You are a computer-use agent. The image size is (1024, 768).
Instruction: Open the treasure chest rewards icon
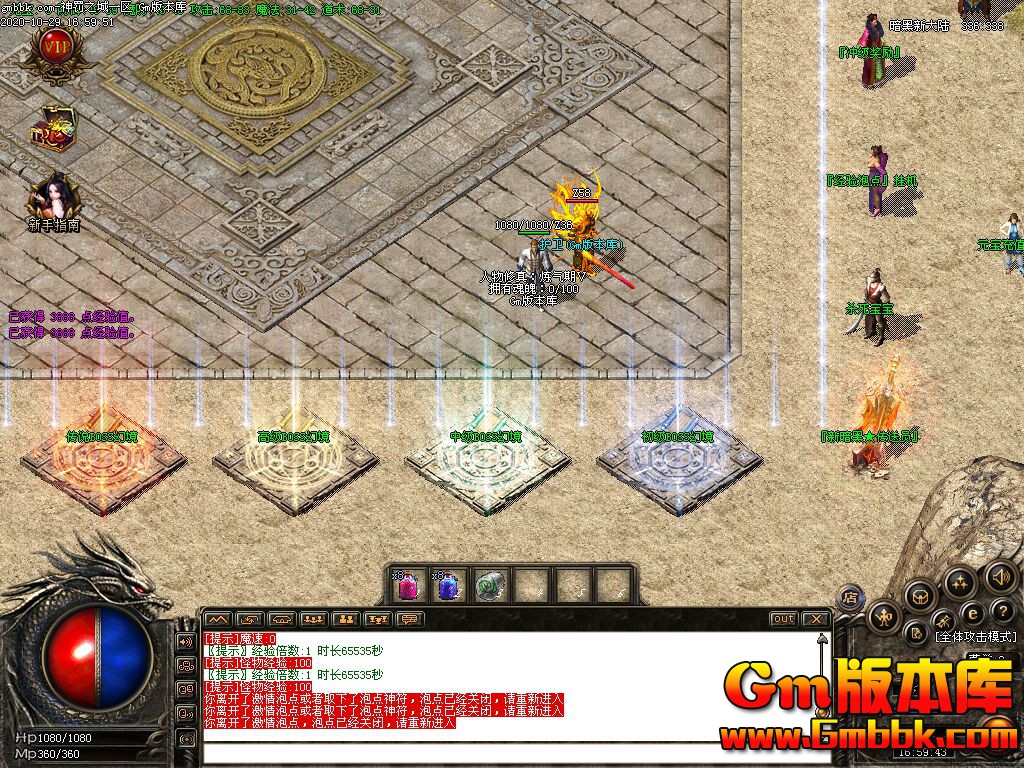coord(53,130)
